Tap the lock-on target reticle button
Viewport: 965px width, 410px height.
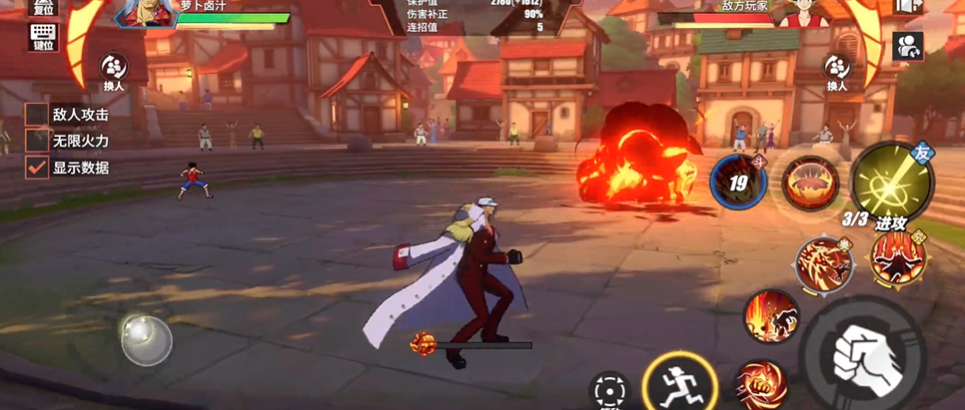(609, 390)
